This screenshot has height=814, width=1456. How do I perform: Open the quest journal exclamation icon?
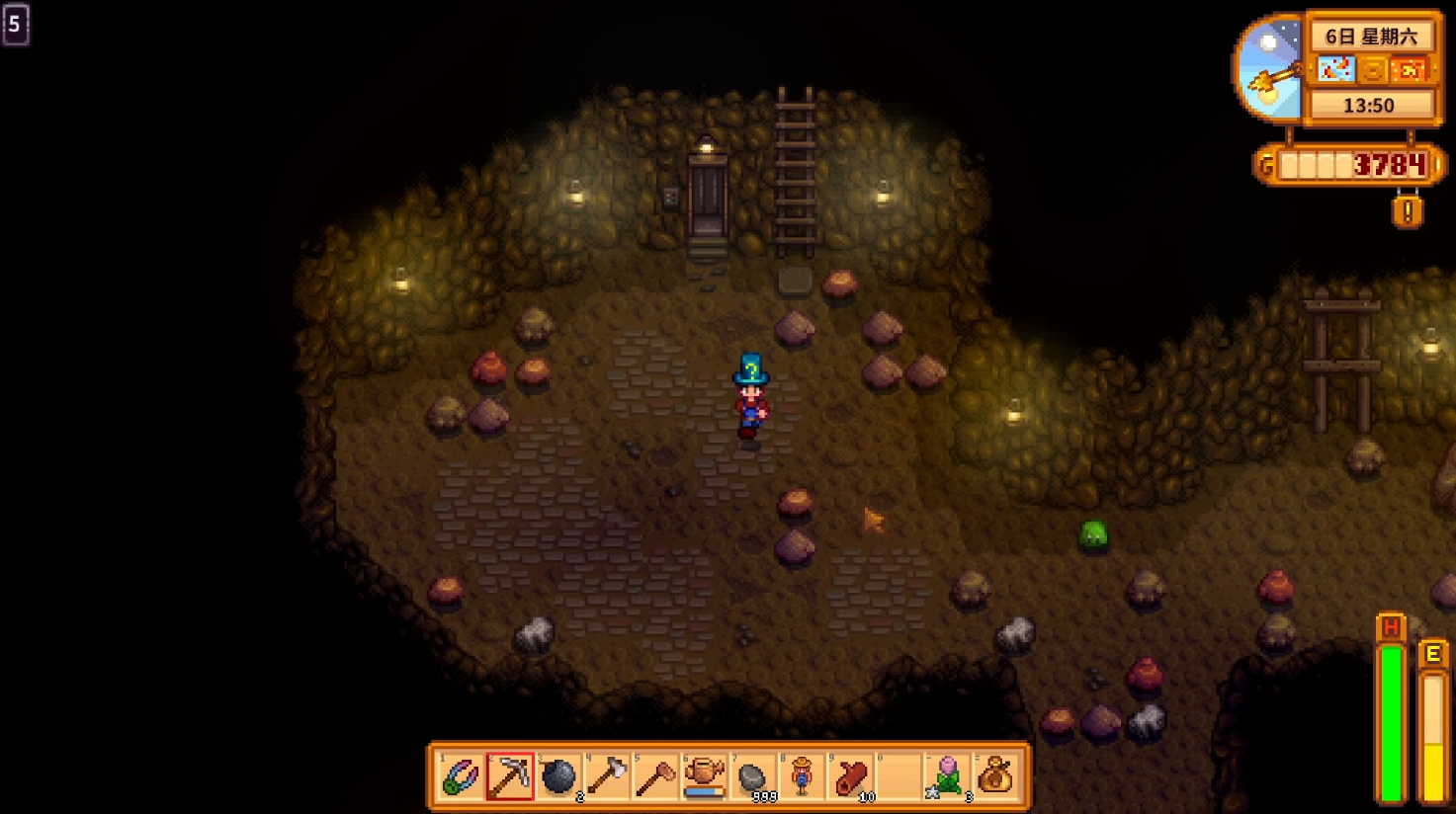pos(1408,210)
